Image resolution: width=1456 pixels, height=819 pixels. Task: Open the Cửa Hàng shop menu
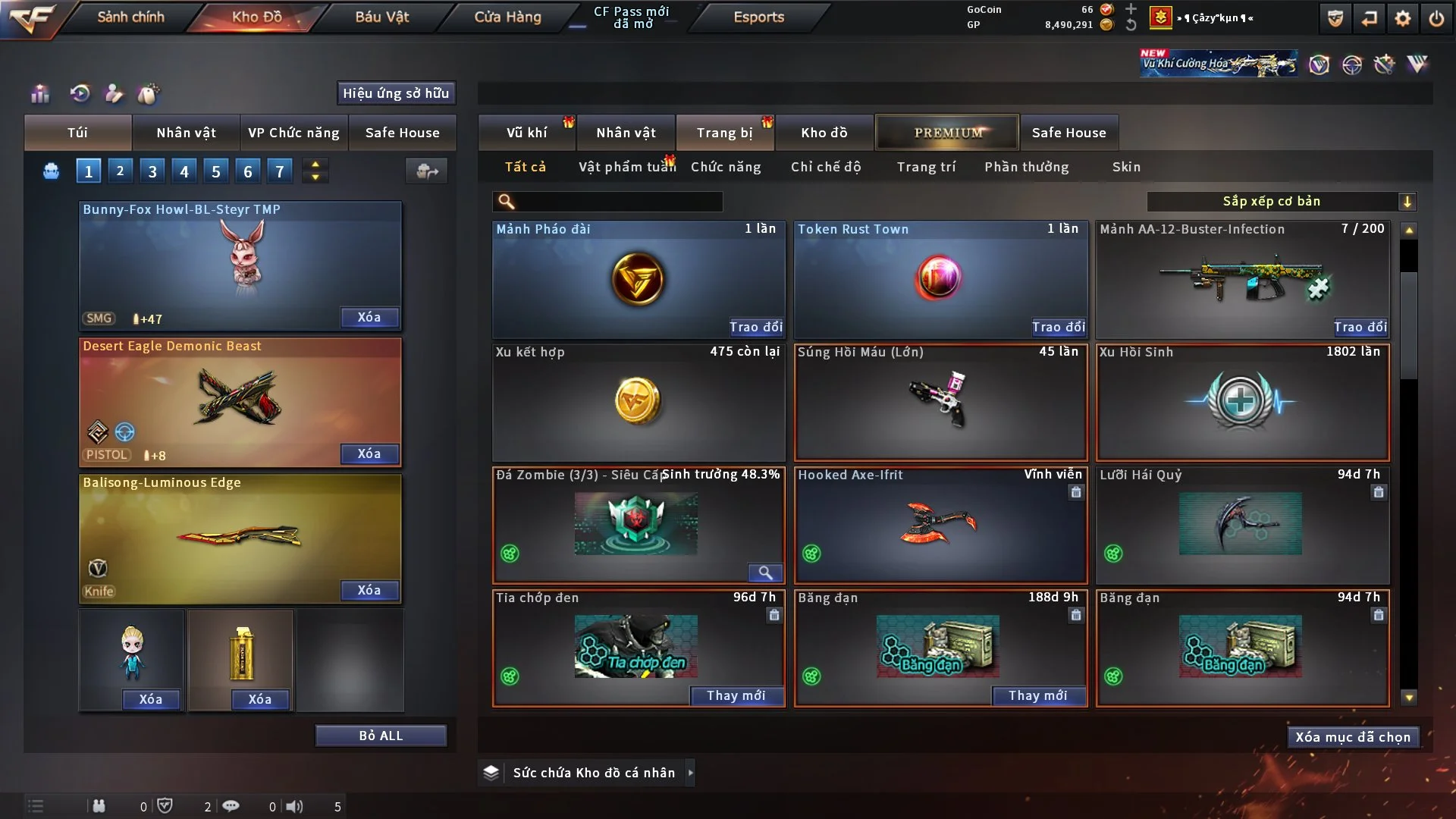point(507,17)
